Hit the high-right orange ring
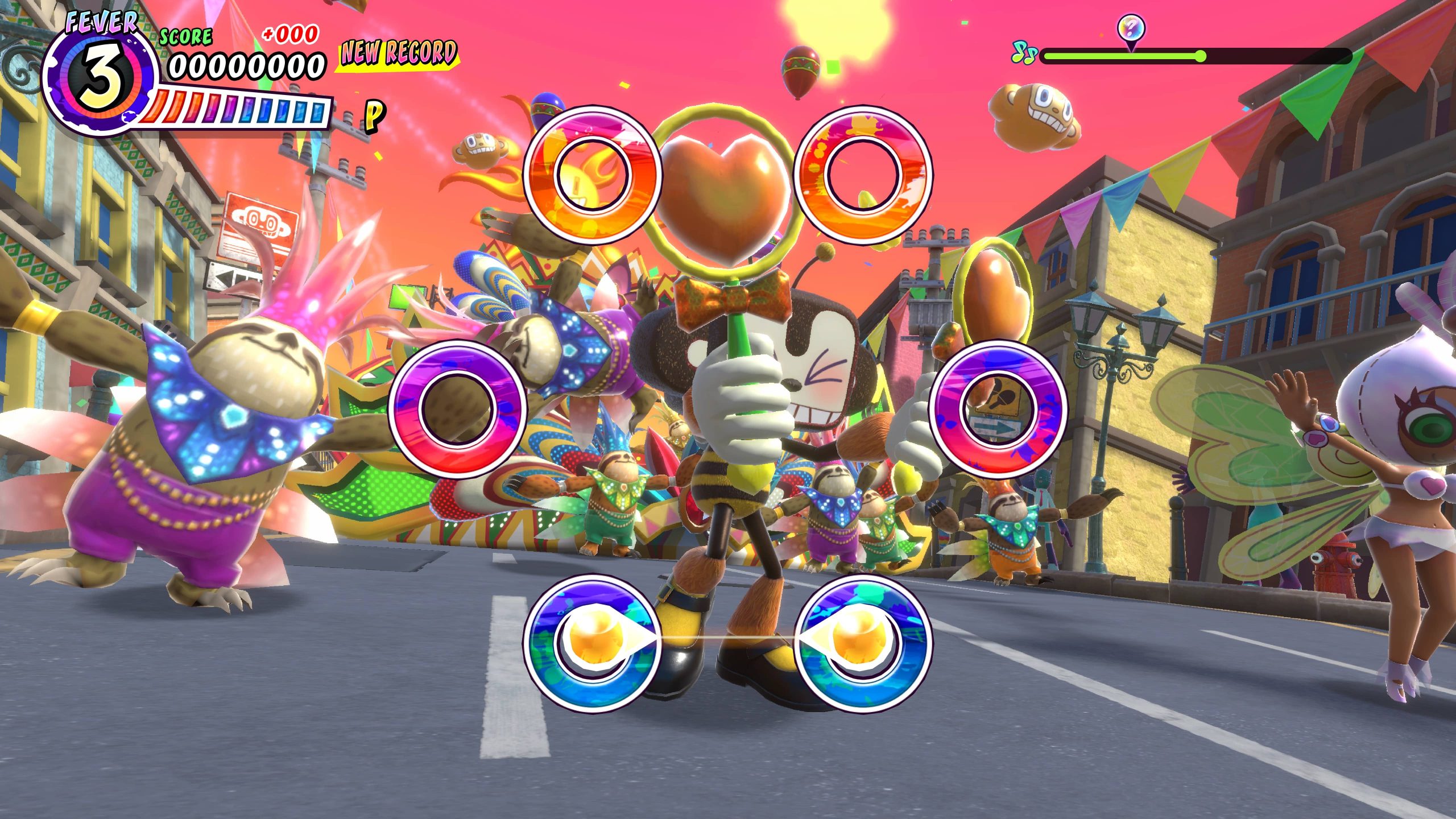Image resolution: width=1456 pixels, height=819 pixels. point(862,173)
